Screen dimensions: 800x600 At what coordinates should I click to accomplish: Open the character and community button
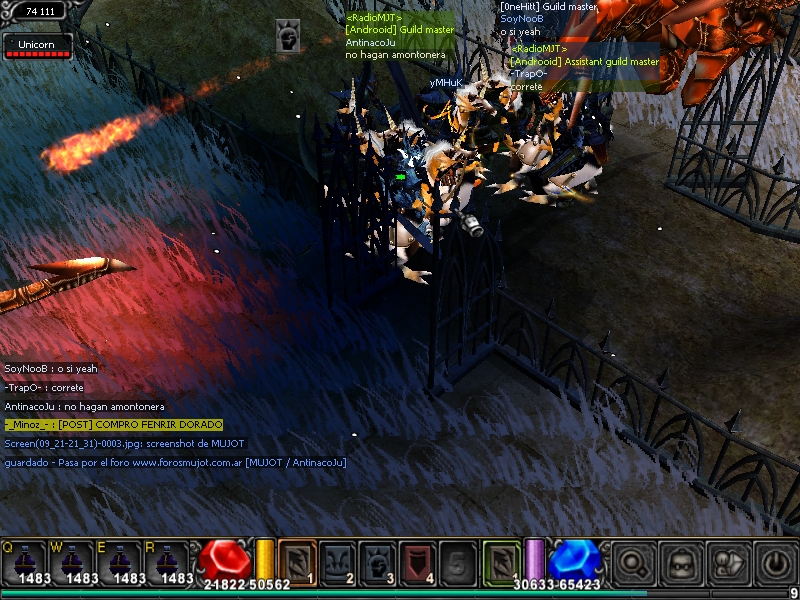click(728, 563)
